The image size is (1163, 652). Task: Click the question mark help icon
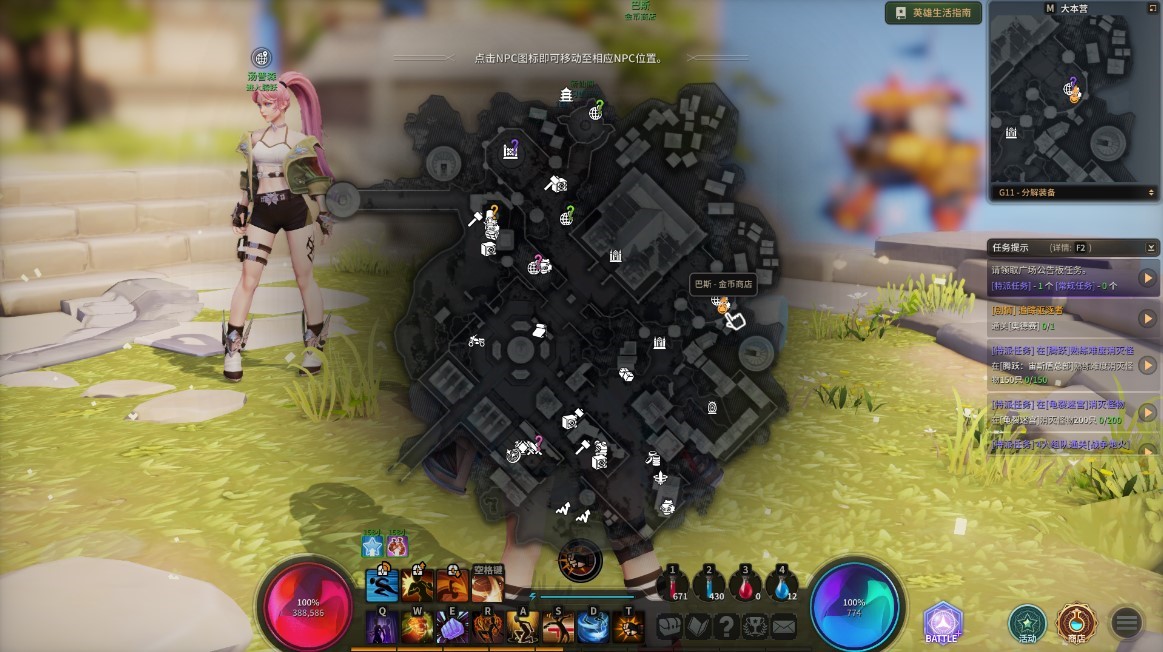(727, 626)
